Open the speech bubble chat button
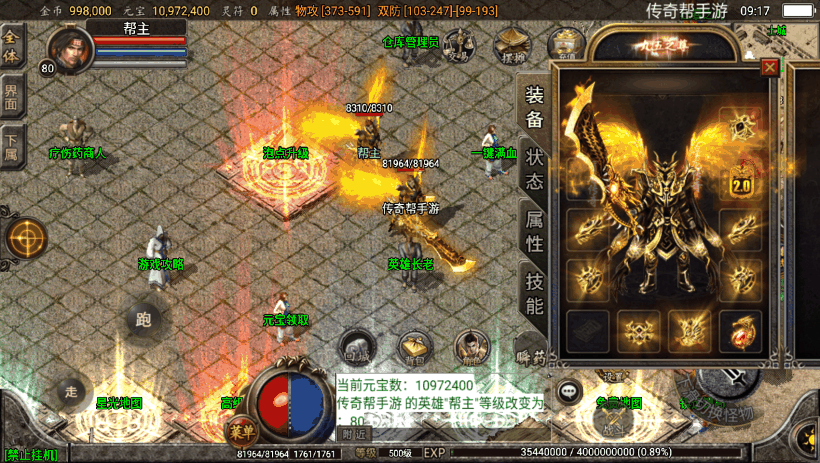 click(x=570, y=391)
